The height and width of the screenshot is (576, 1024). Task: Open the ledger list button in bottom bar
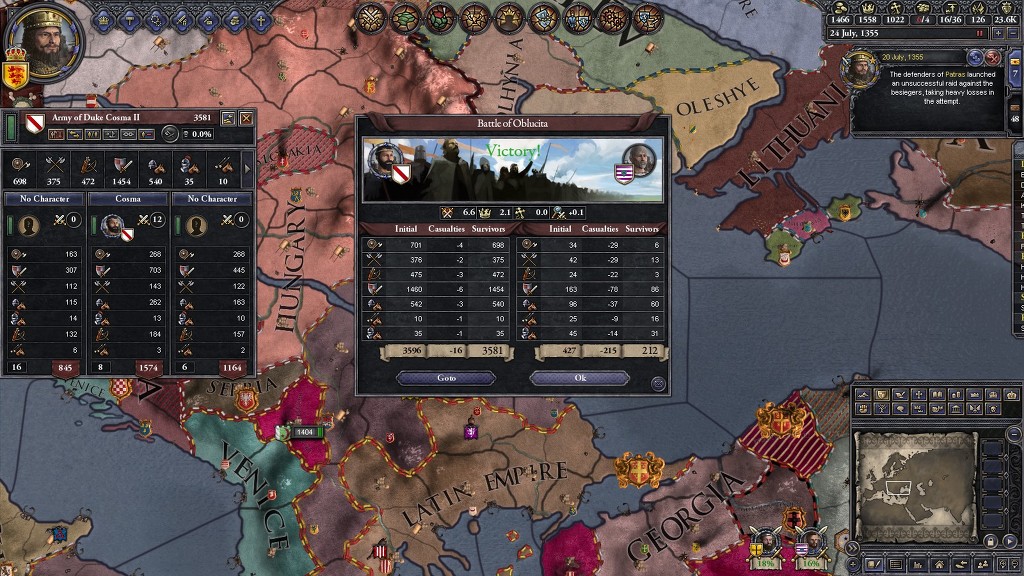tap(895, 564)
